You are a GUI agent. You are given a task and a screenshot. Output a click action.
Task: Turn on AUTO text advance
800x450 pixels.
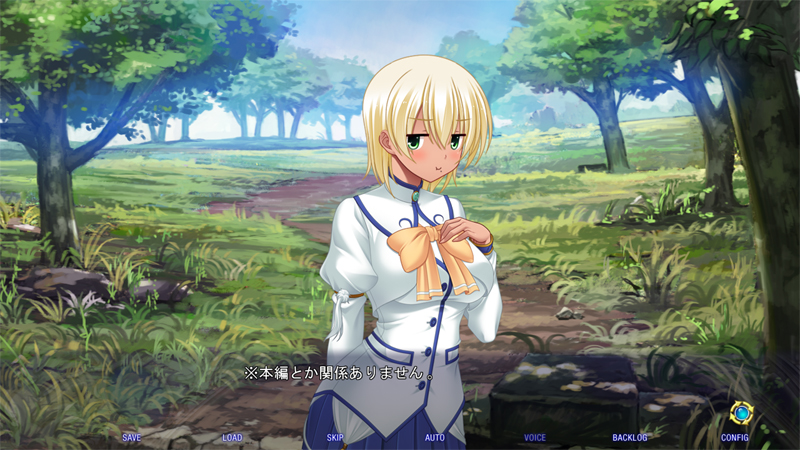tap(435, 438)
